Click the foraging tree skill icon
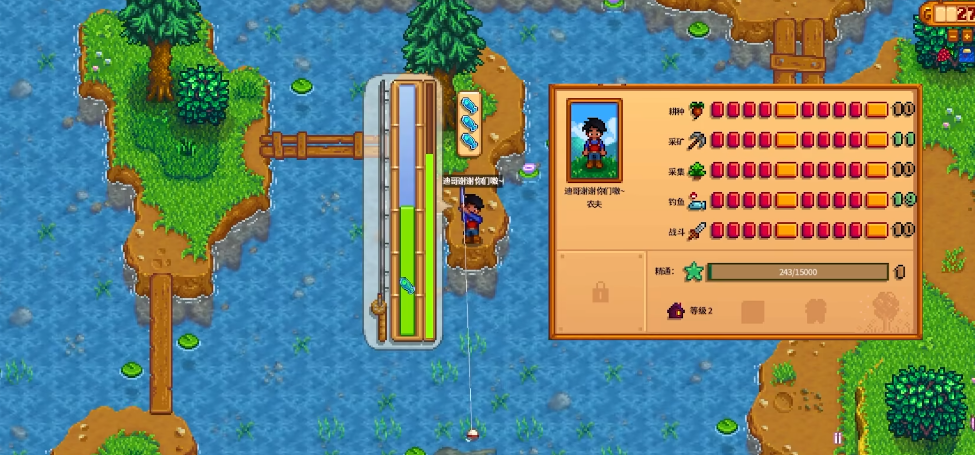Viewport: 975px width, 455px height. click(697, 170)
